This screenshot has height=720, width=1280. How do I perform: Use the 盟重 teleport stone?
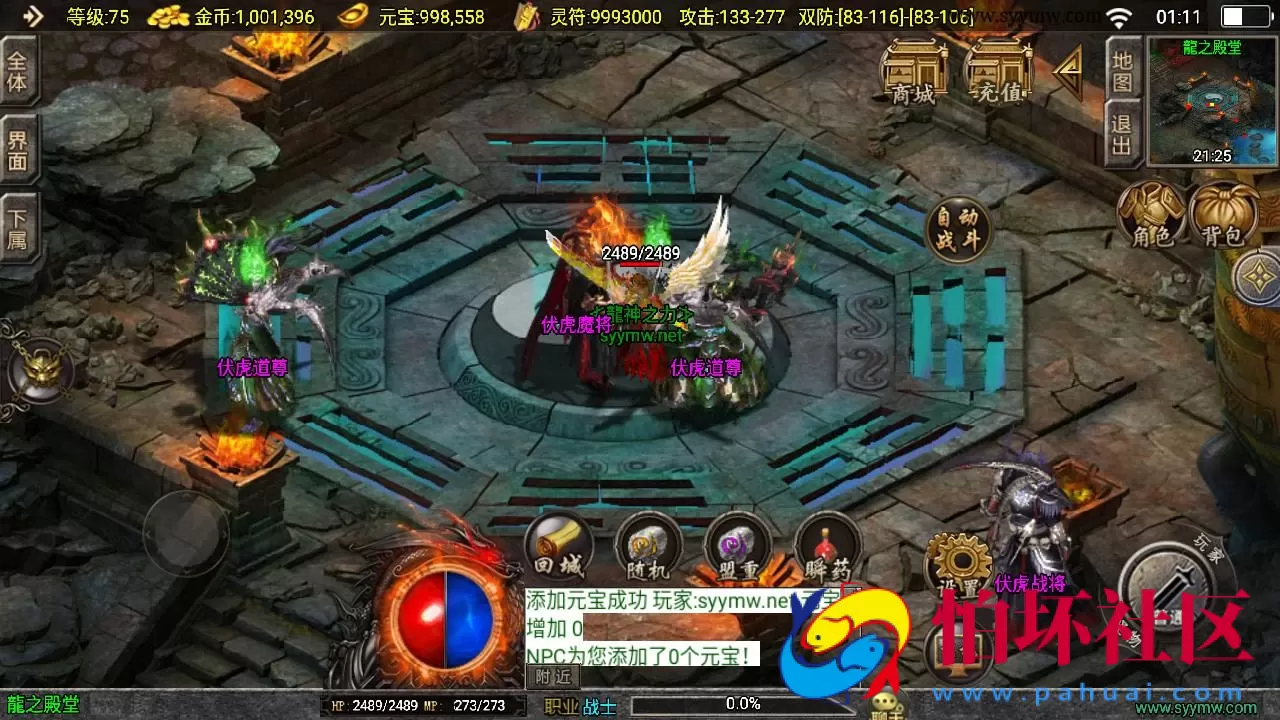[738, 547]
